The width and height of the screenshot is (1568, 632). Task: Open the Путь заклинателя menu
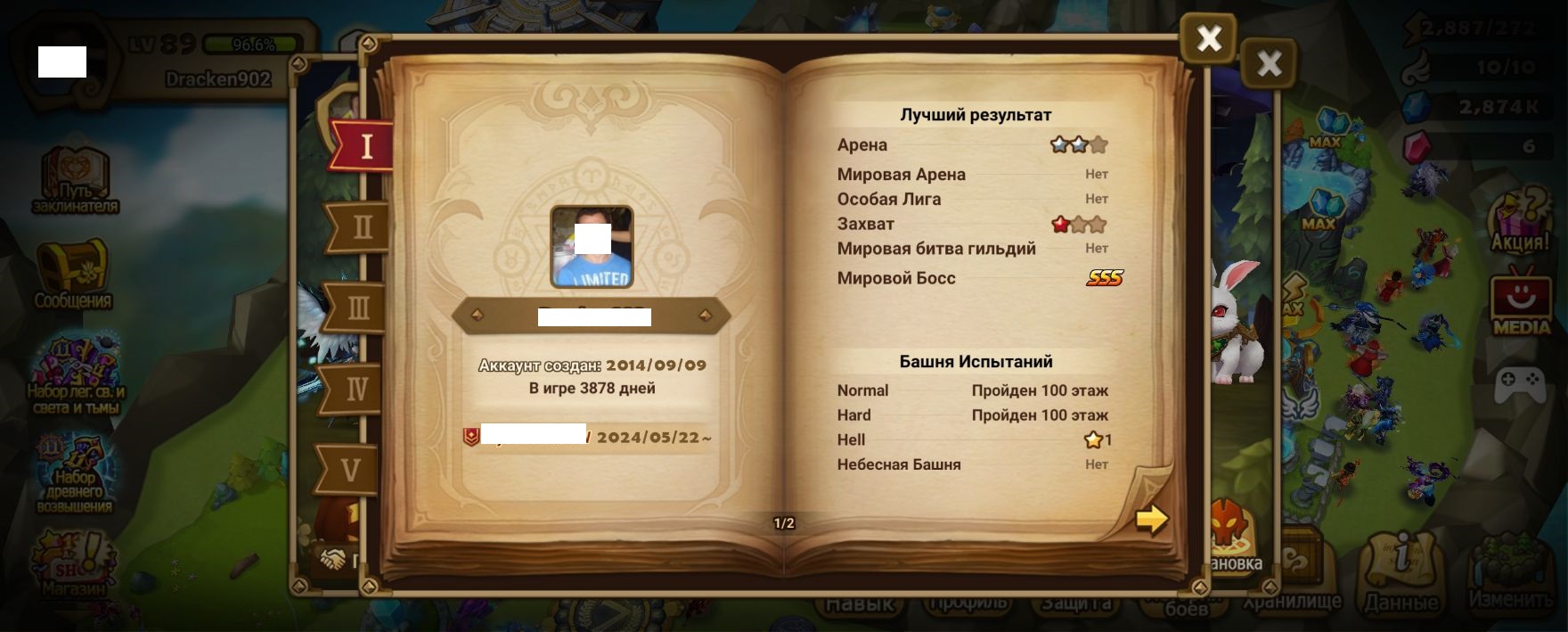pos(75,180)
